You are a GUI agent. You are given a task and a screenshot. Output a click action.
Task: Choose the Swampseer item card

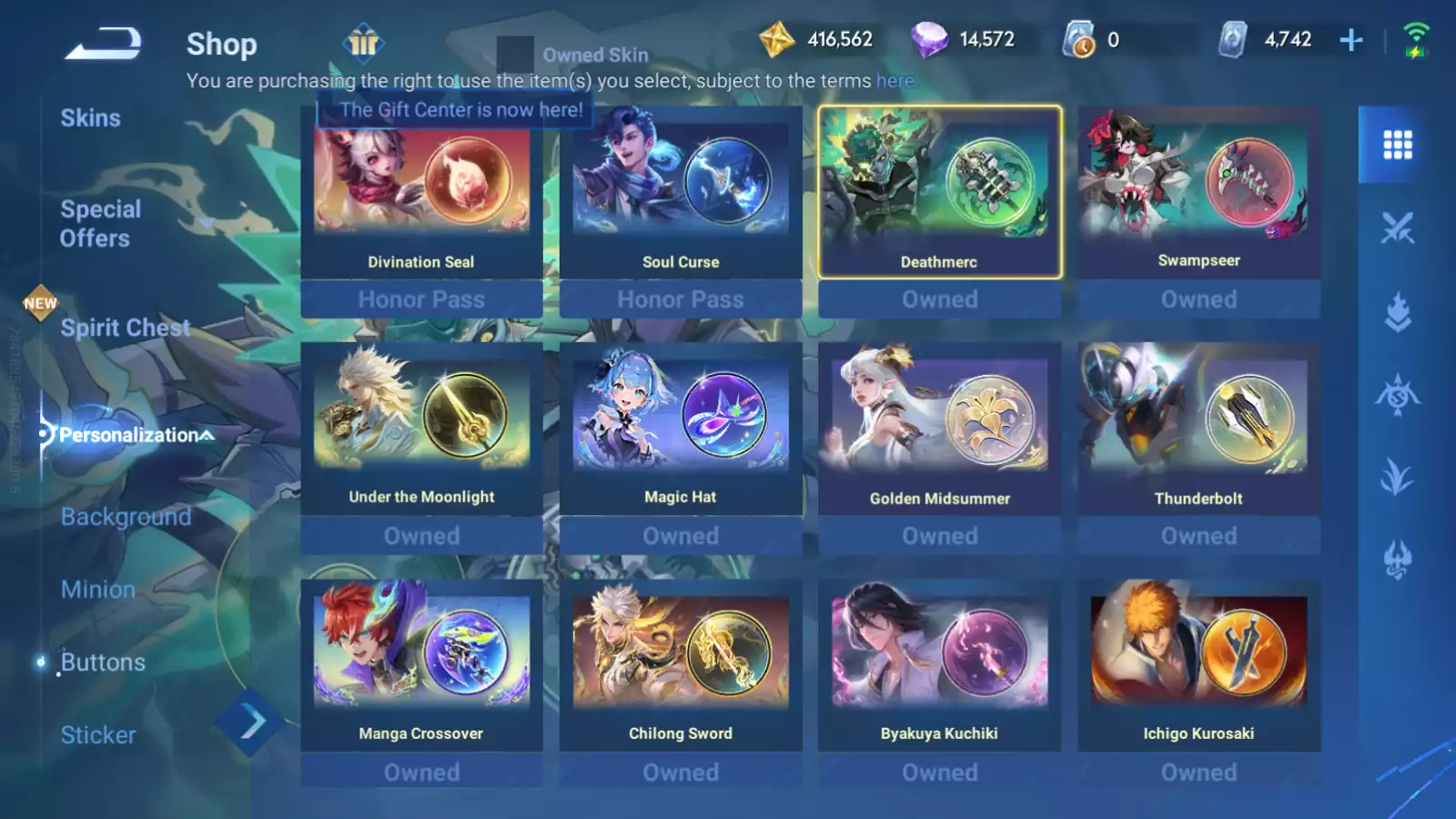point(1198,193)
